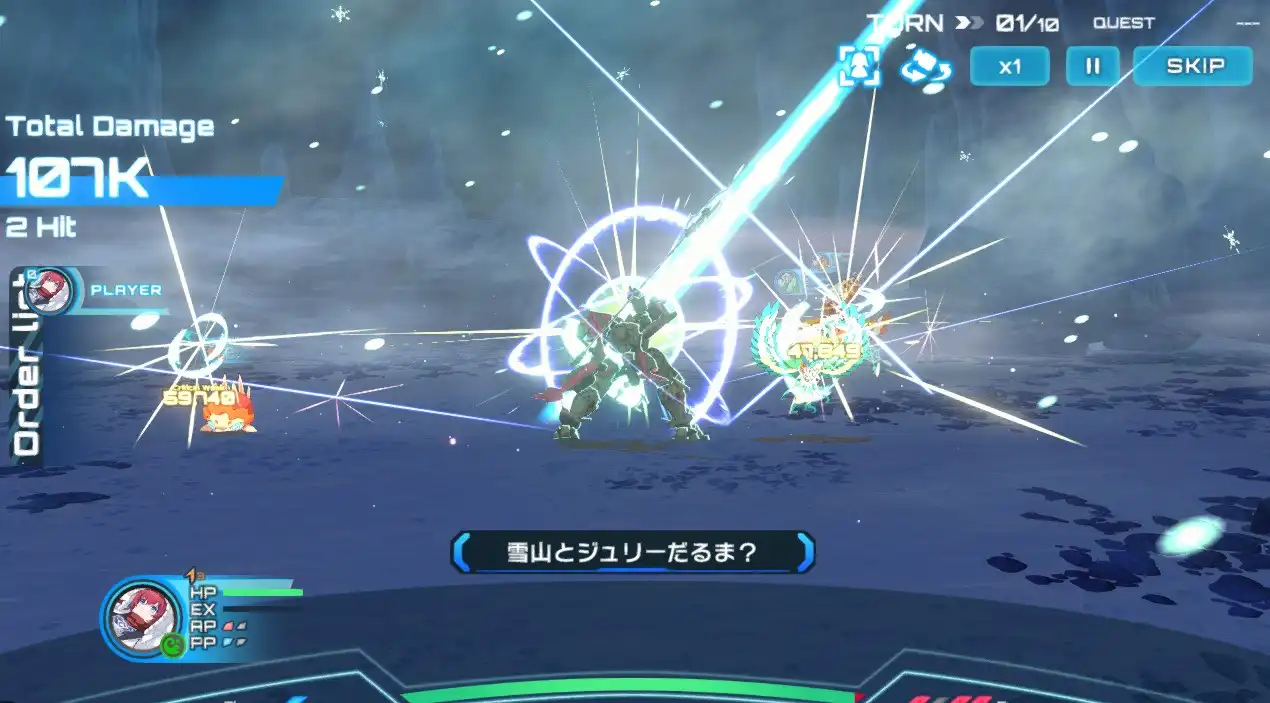Pause the battle
The width and height of the screenshot is (1270, 703).
click(x=1092, y=67)
